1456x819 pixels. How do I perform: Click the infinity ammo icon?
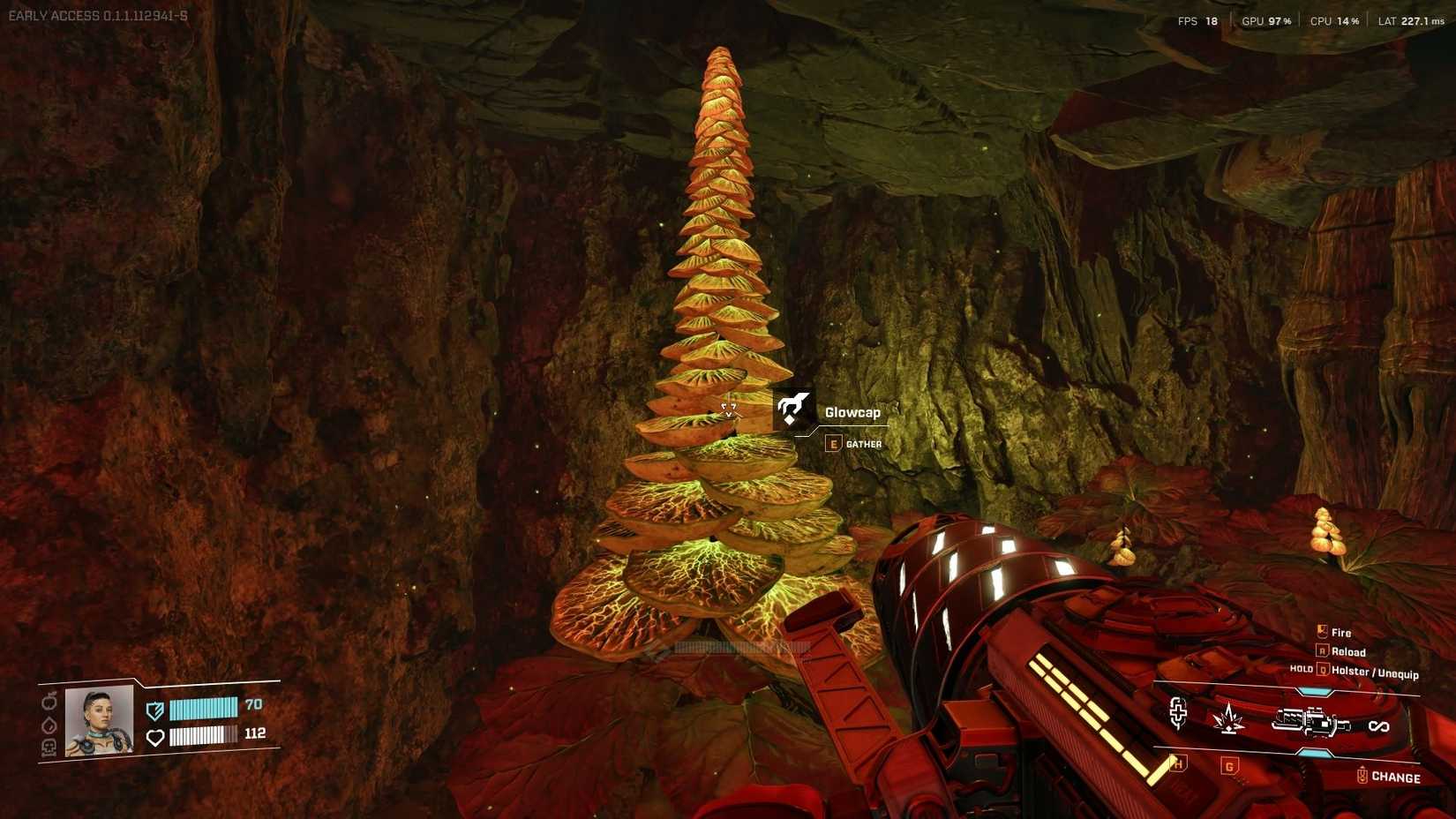[1379, 725]
